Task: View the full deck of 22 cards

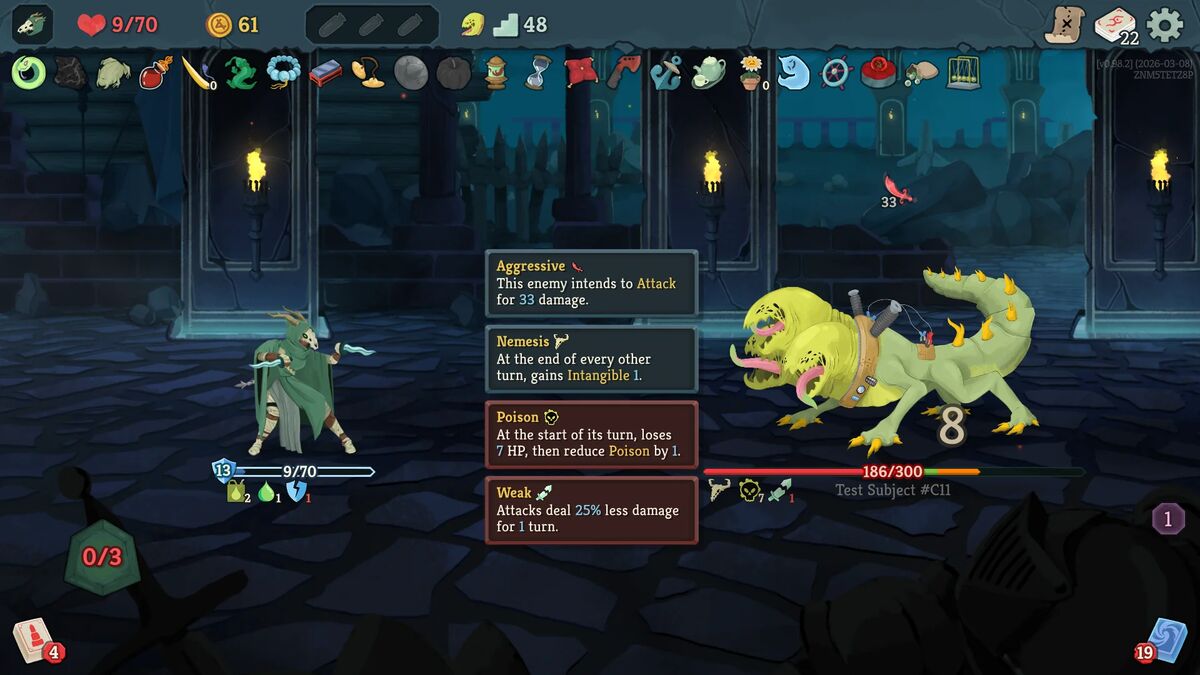Action: pyautogui.click(x=1114, y=25)
